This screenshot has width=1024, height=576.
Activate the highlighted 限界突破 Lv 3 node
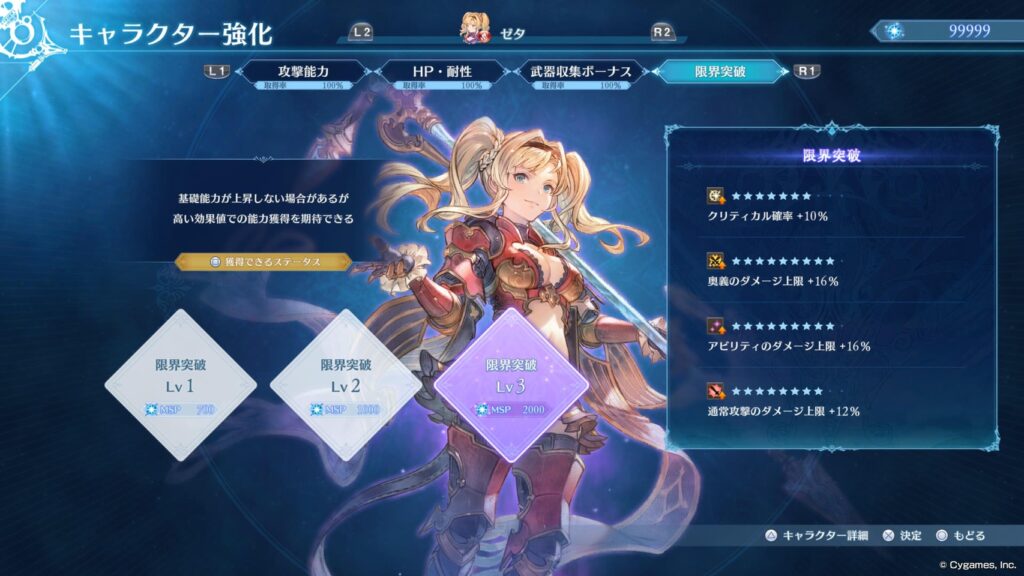point(511,385)
